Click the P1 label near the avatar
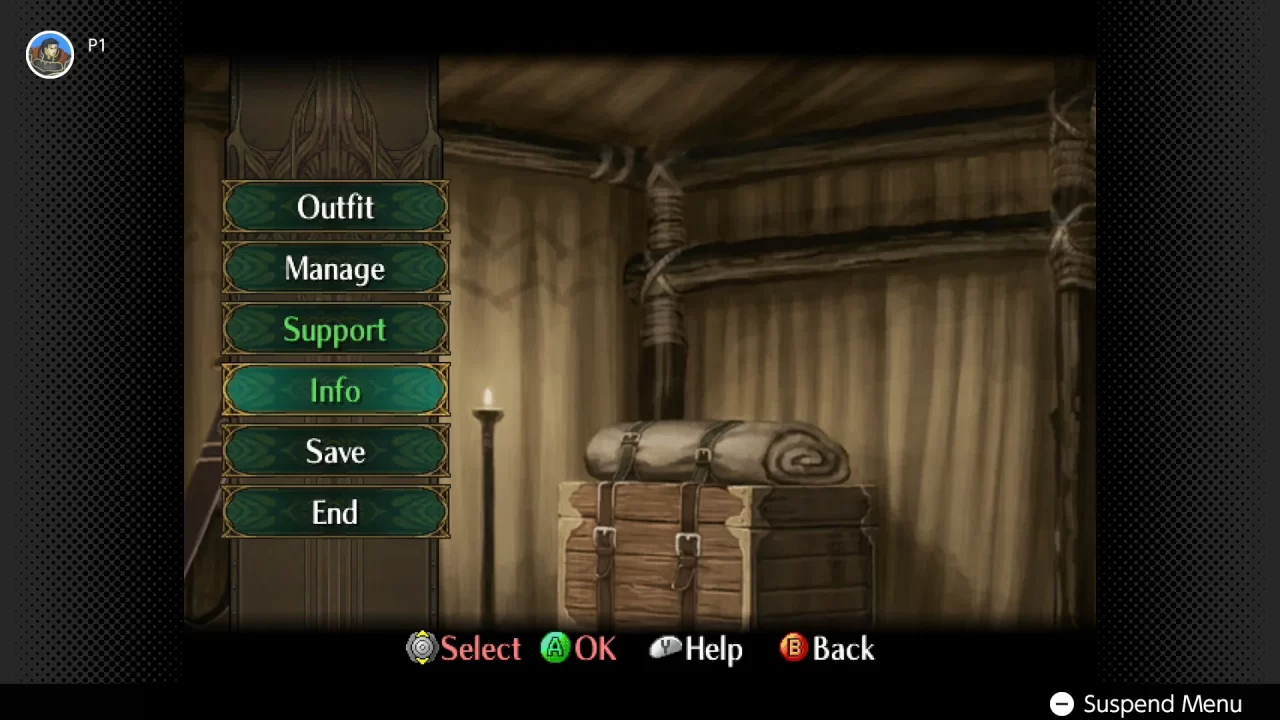Viewport: 1280px width, 720px height. (96, 45)
